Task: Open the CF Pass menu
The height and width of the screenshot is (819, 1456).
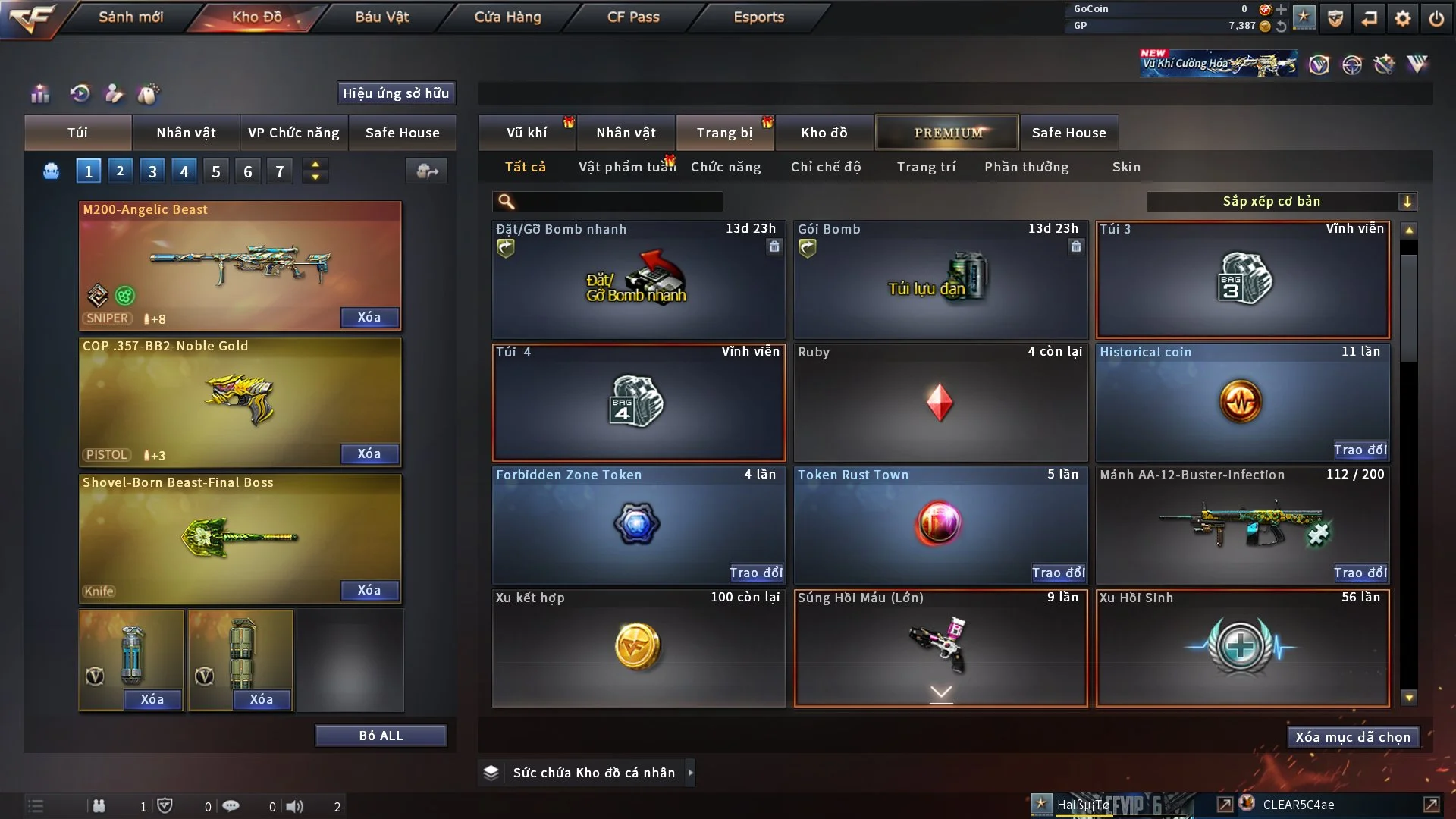Action: [x=633, y=17]
